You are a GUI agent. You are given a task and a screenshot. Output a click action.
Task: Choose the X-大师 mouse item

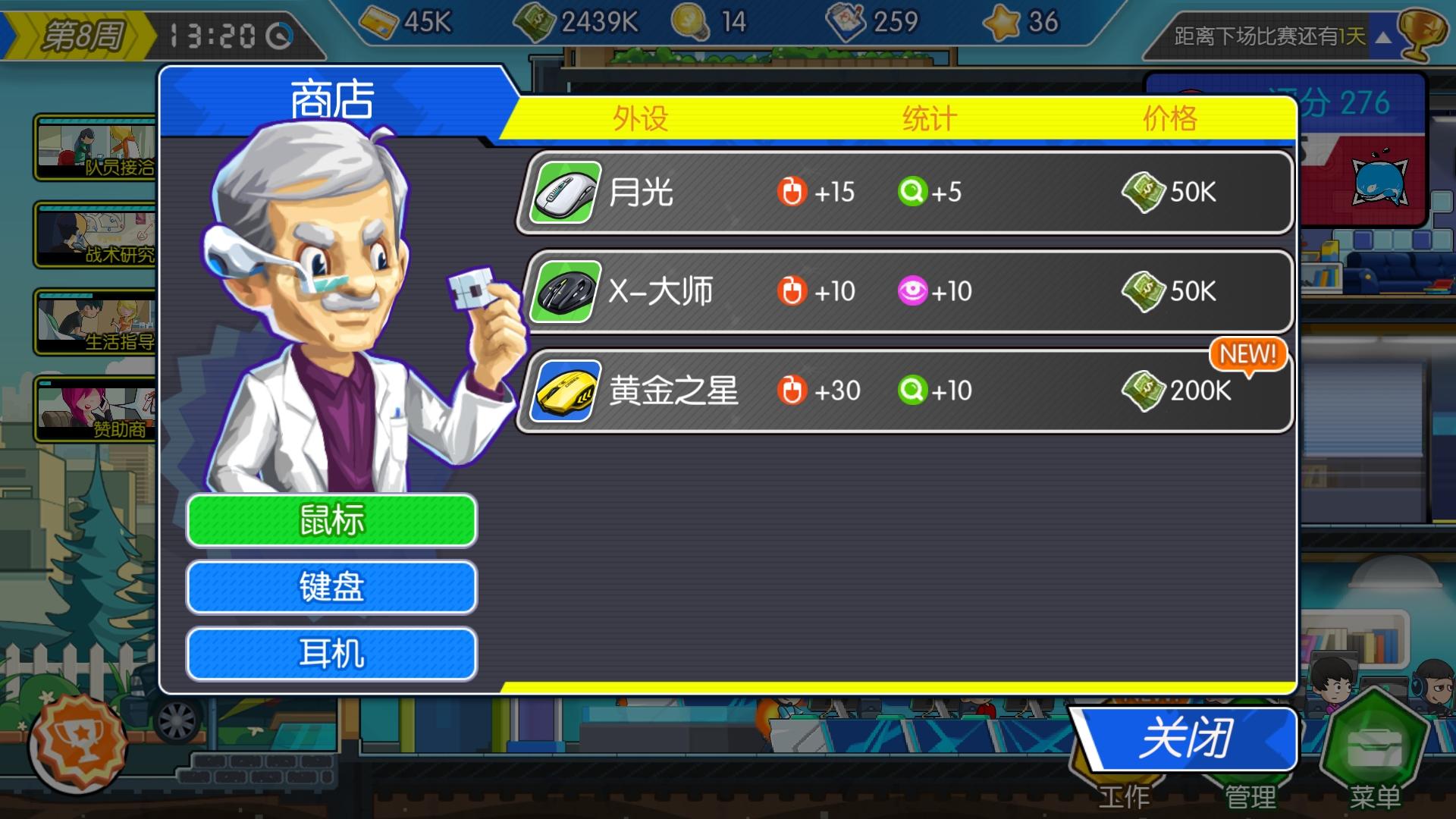(x=904, y=292)
